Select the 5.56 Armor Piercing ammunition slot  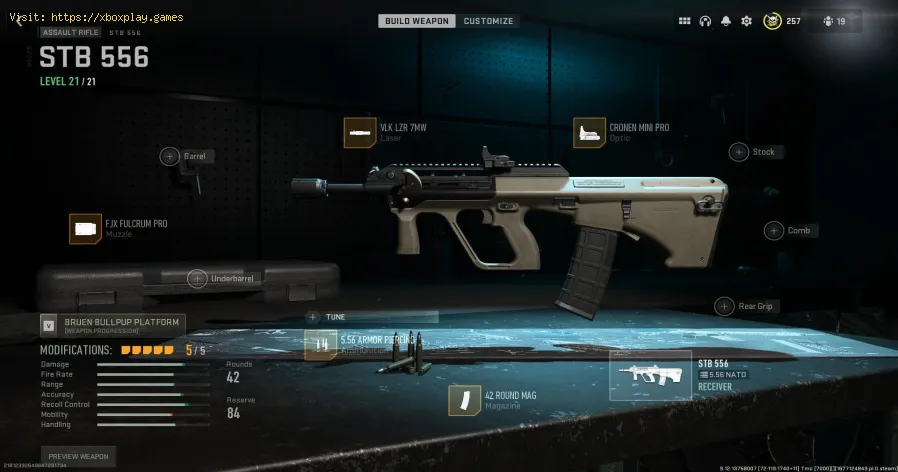pyautogui.click(x=321, y=345)
